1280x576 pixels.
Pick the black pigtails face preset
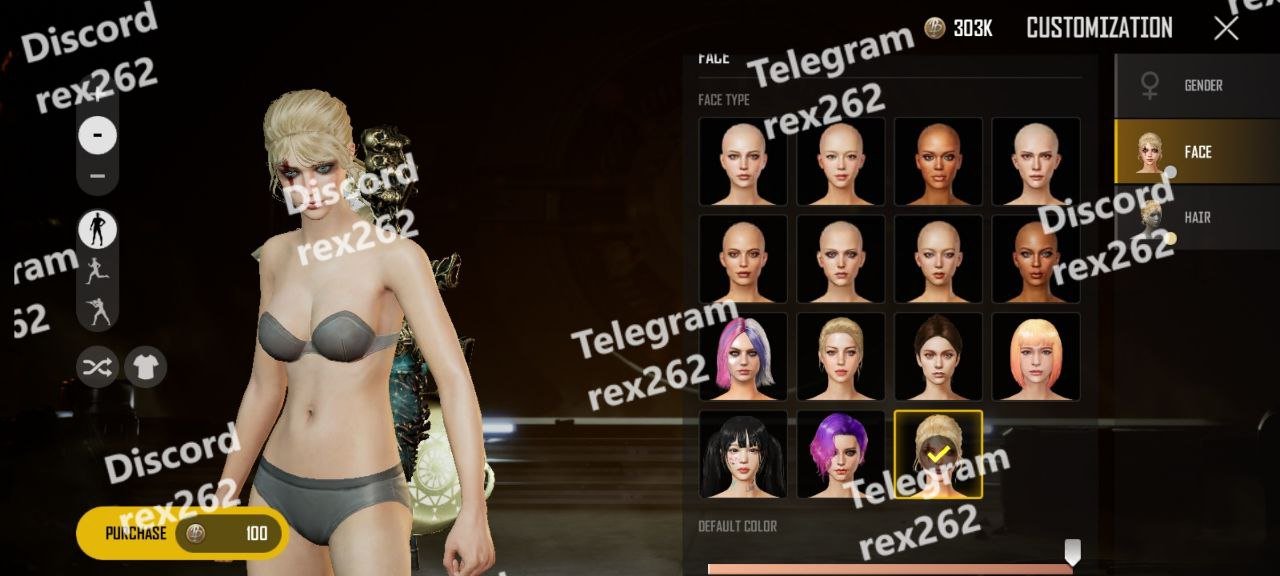tap(742, 454)
